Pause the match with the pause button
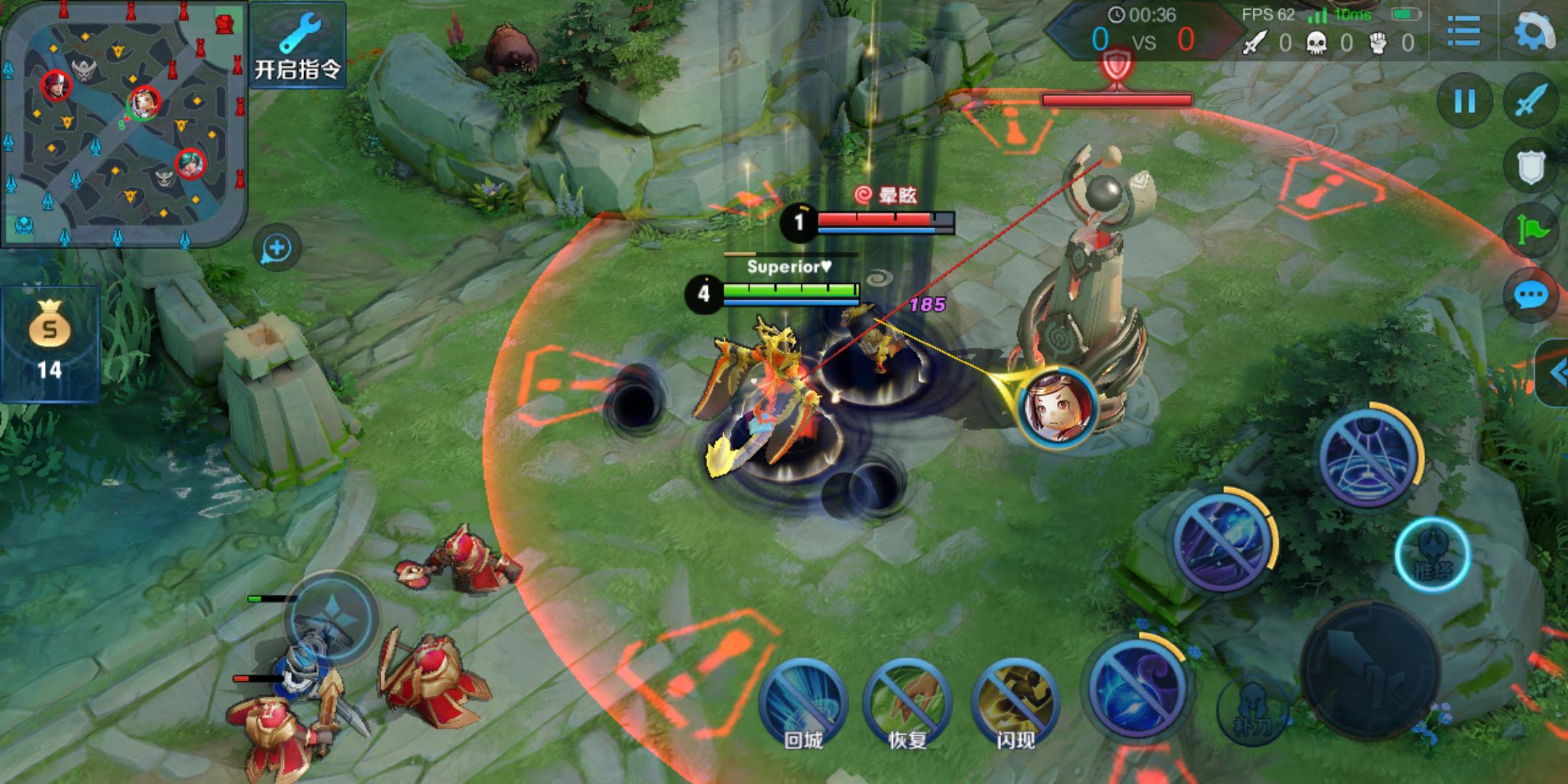 click(x=1465, y=101)
